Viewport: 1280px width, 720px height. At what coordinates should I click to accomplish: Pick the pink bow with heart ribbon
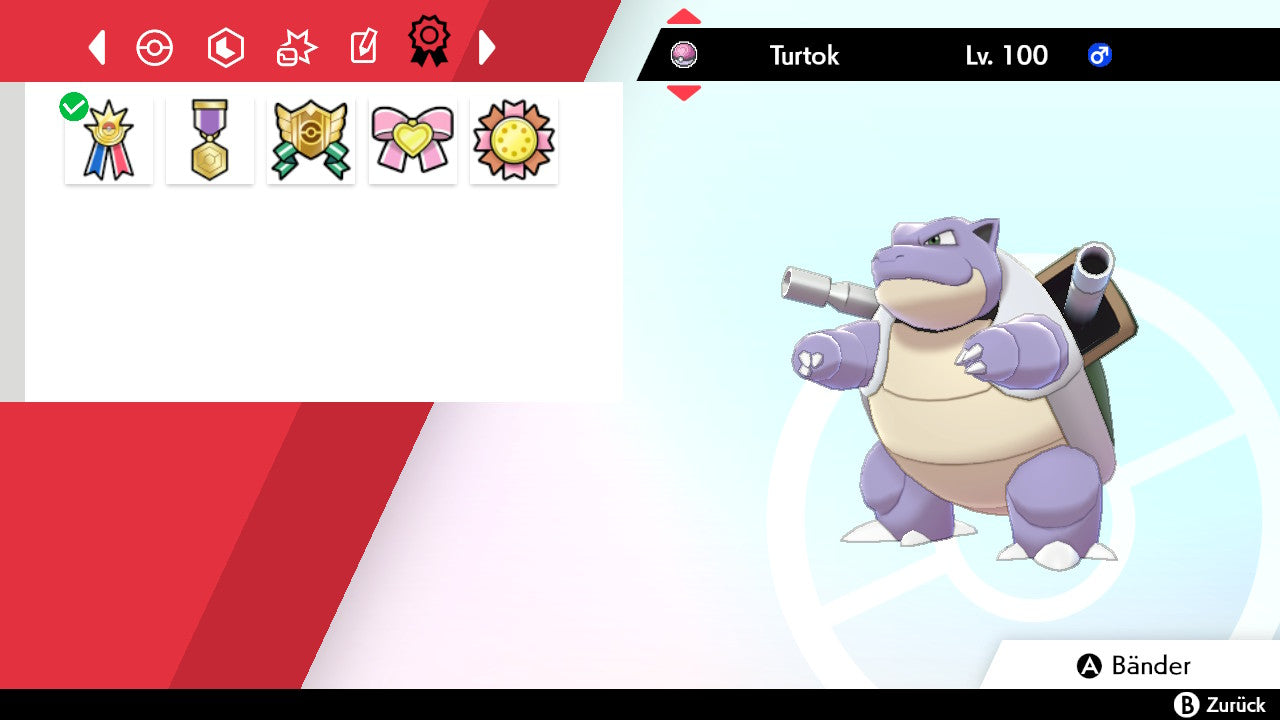tap(413, 140)
